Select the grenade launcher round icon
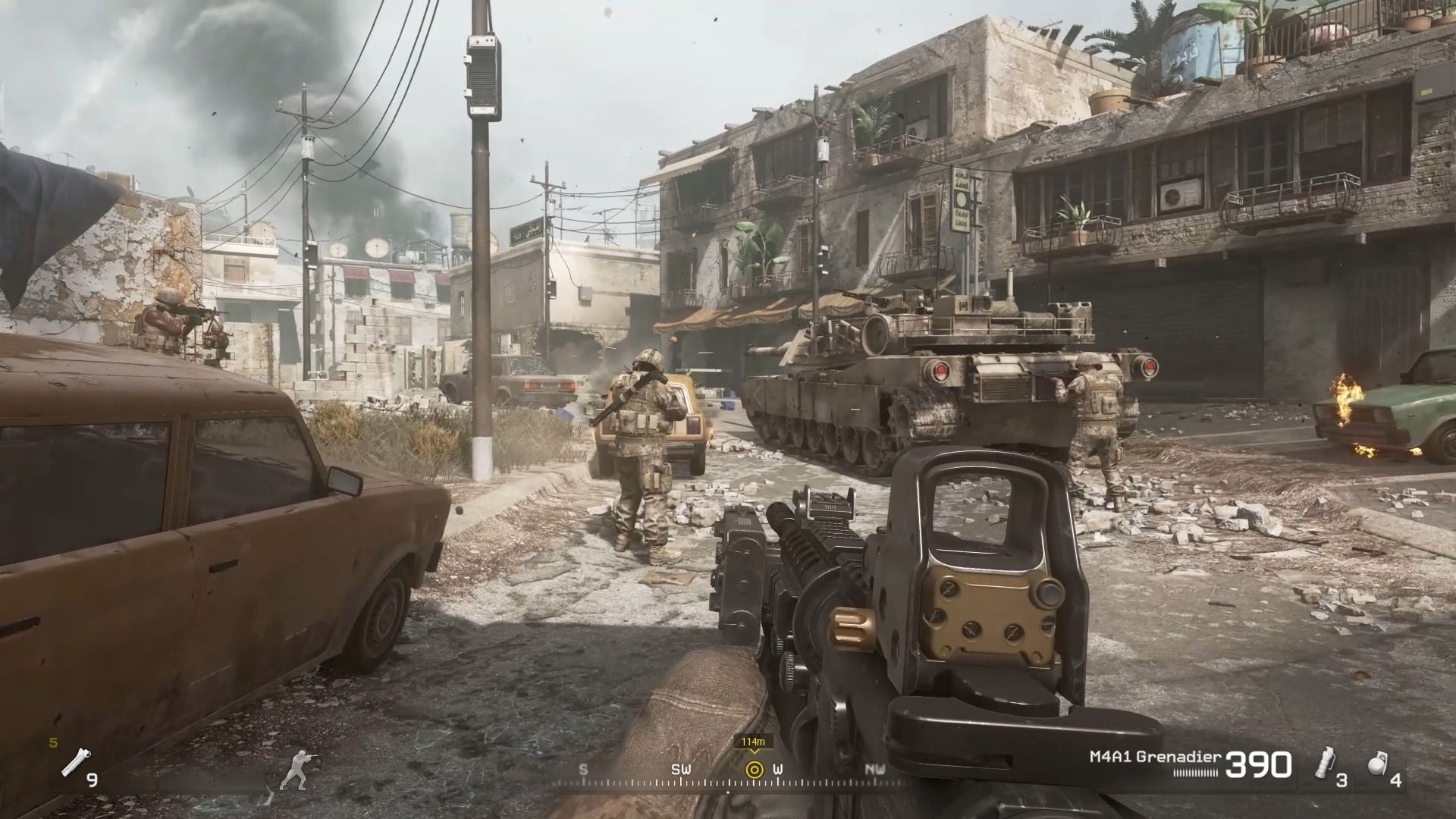 click(74, 762)
